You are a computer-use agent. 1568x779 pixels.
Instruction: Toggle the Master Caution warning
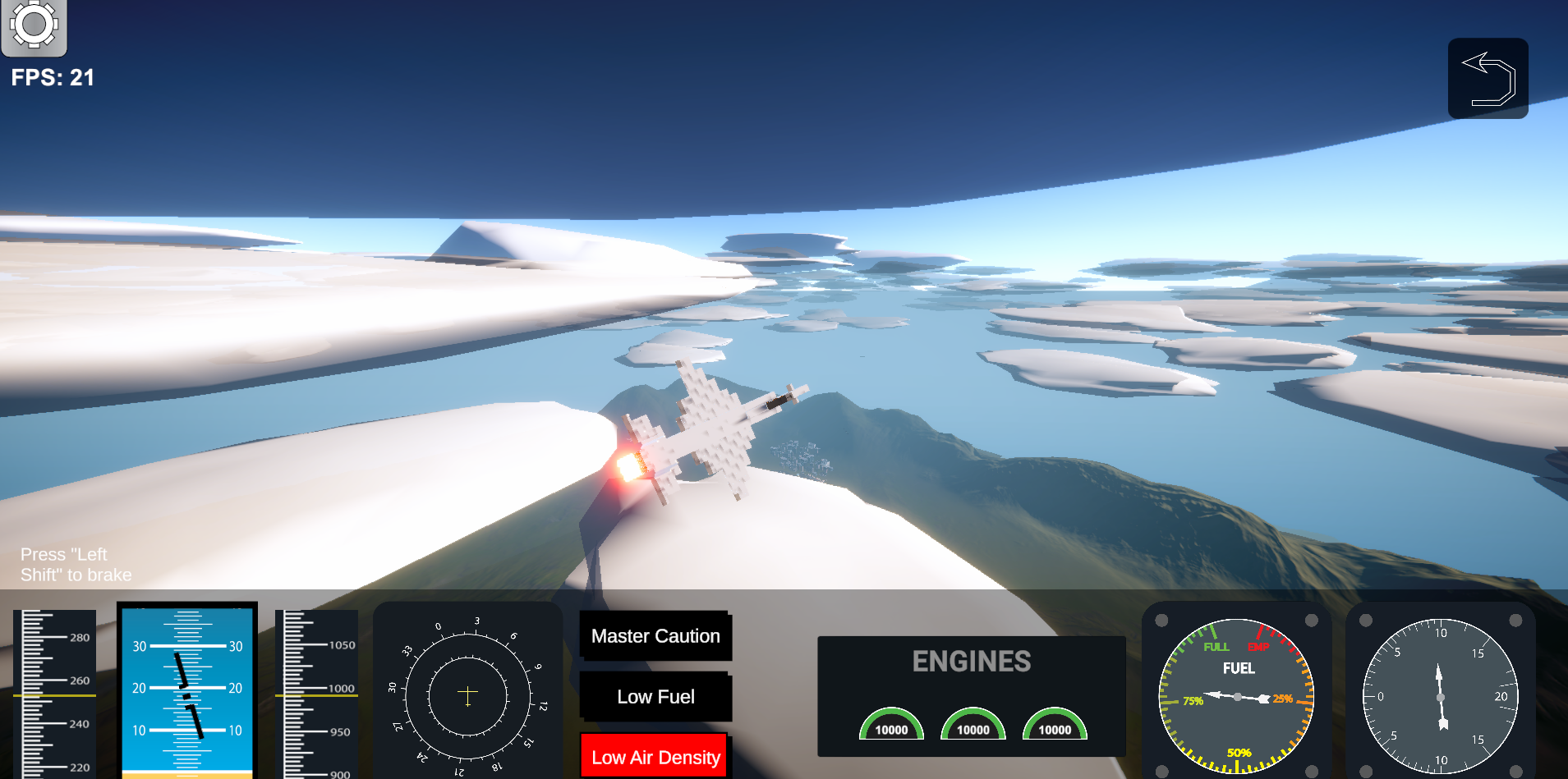click(x=655, y=635)
